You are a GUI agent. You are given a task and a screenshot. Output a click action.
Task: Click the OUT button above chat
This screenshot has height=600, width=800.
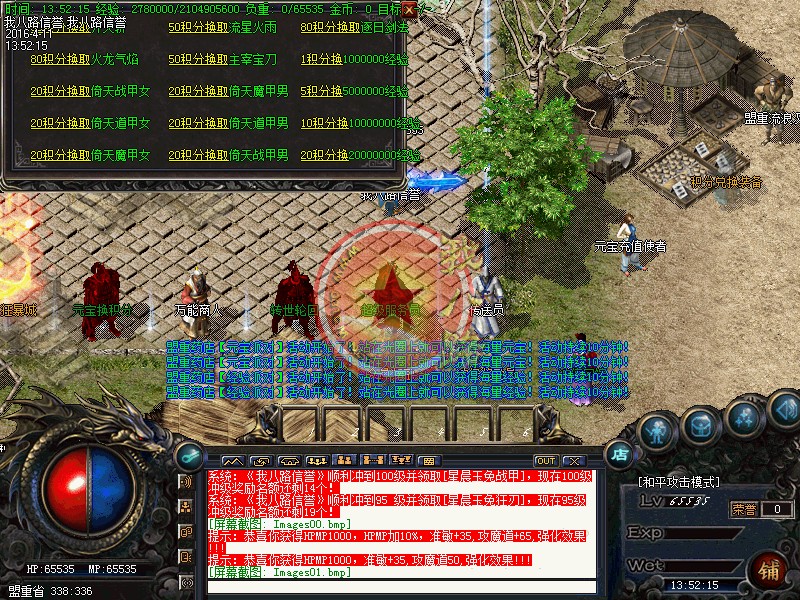pos(545,460)
